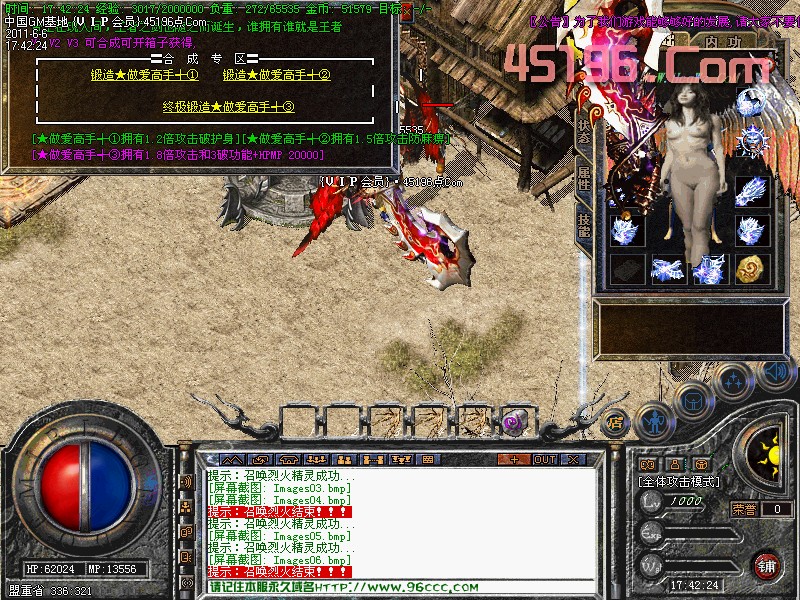800x600 pixels.
Task: Open the red 铺 shop button
Action: point(768,566)
